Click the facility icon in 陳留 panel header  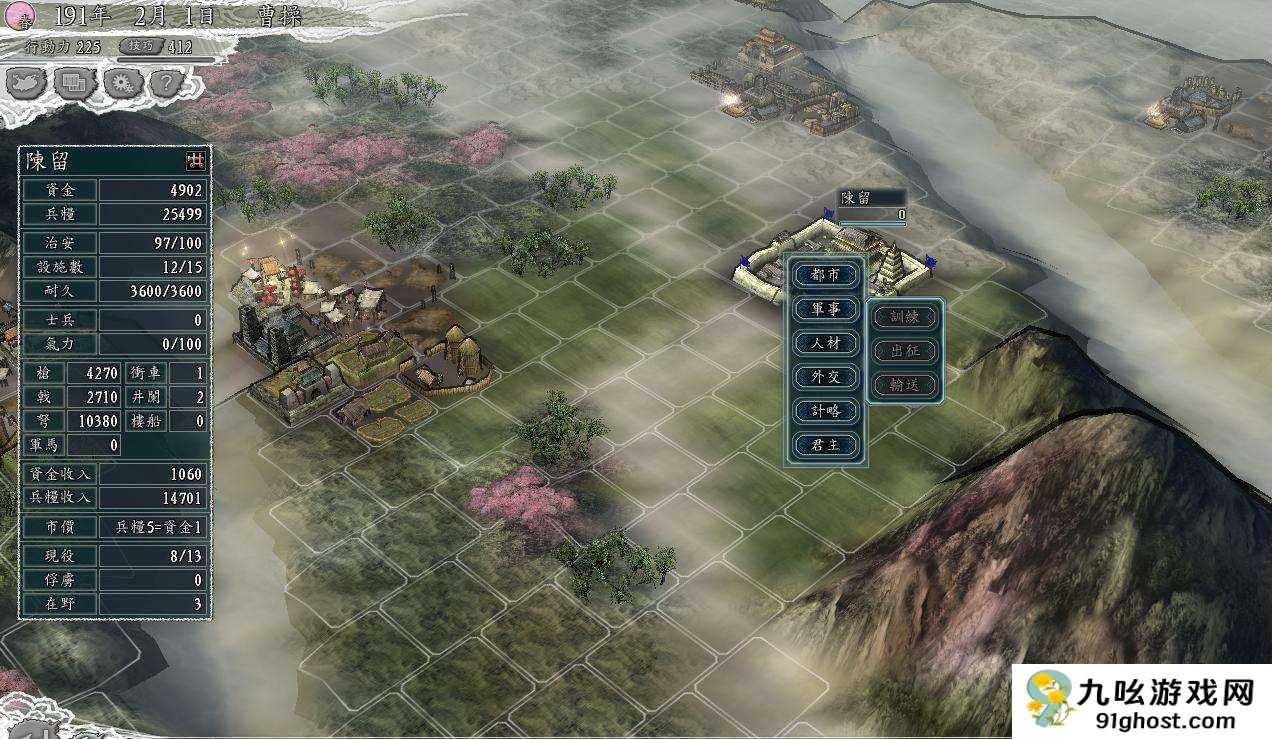[x=195, y=160]
